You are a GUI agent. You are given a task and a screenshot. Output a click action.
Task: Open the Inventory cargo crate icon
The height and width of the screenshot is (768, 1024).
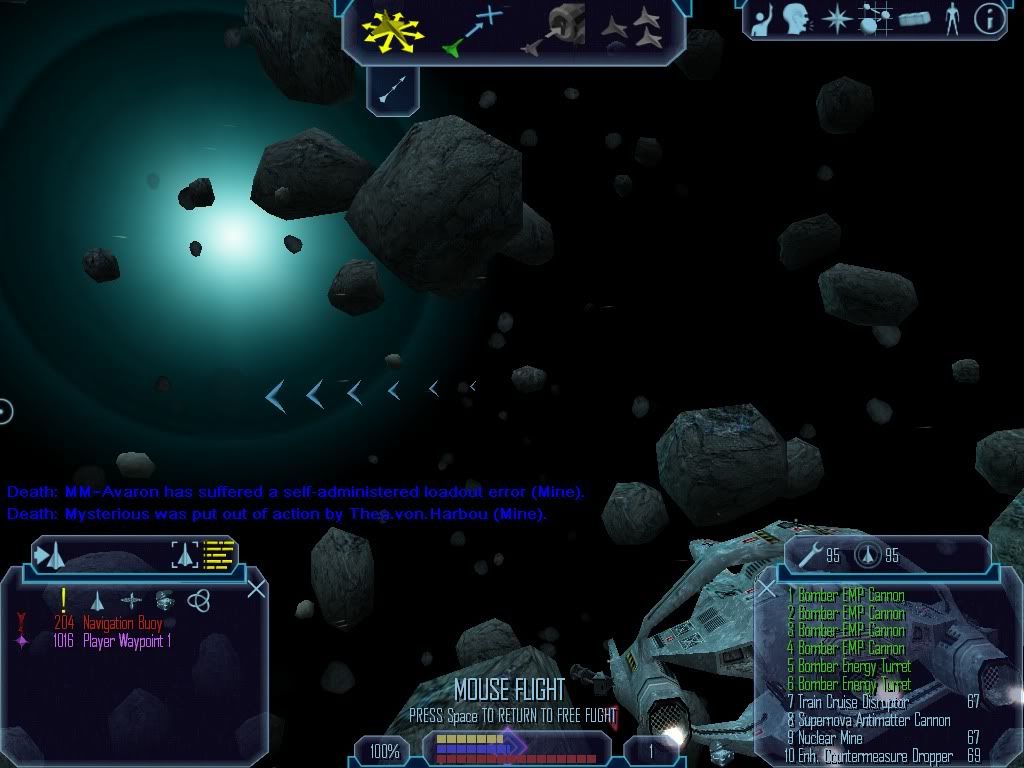coord(914,19)
